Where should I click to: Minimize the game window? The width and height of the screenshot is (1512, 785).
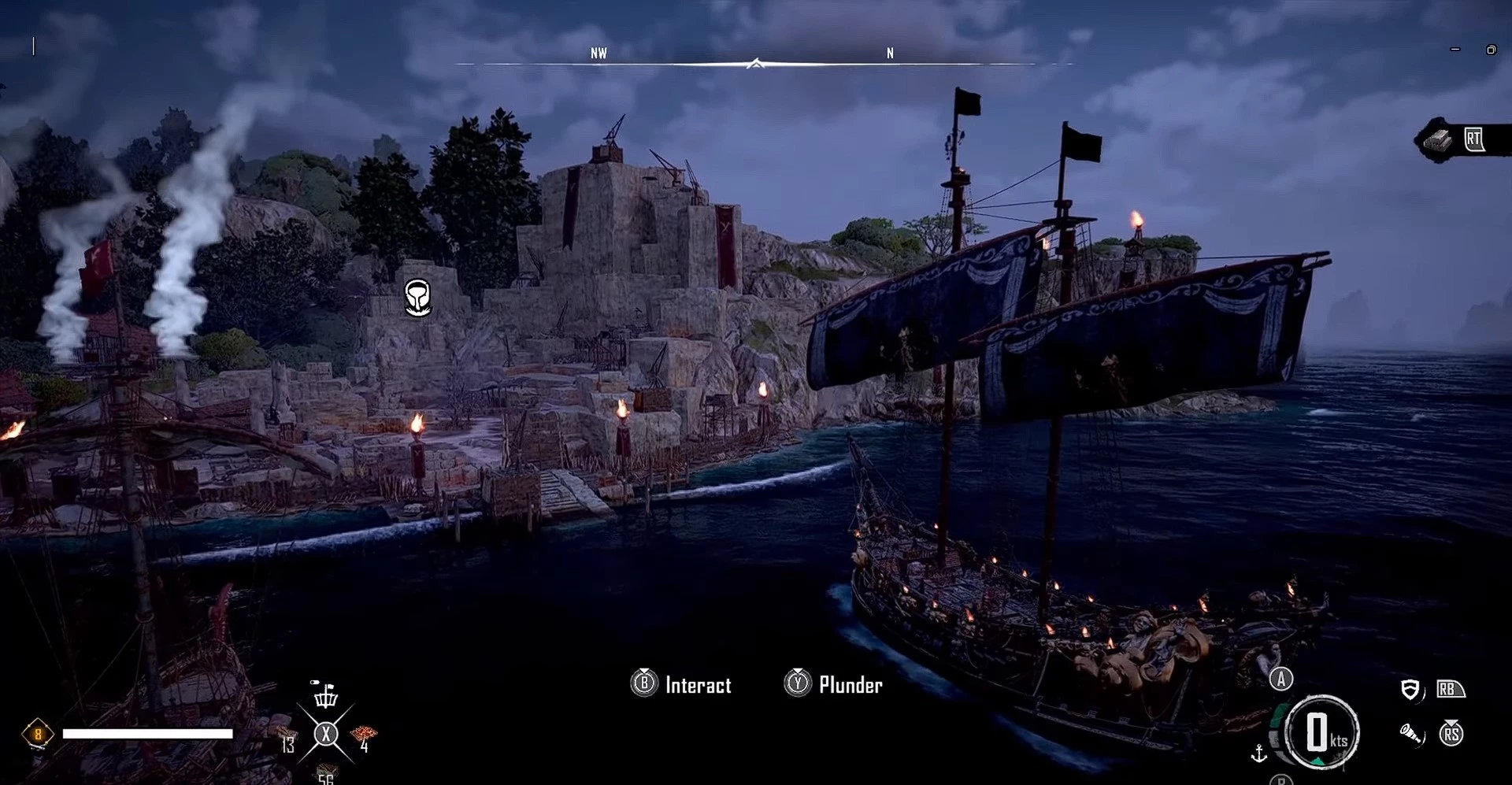click(1455, 50)
